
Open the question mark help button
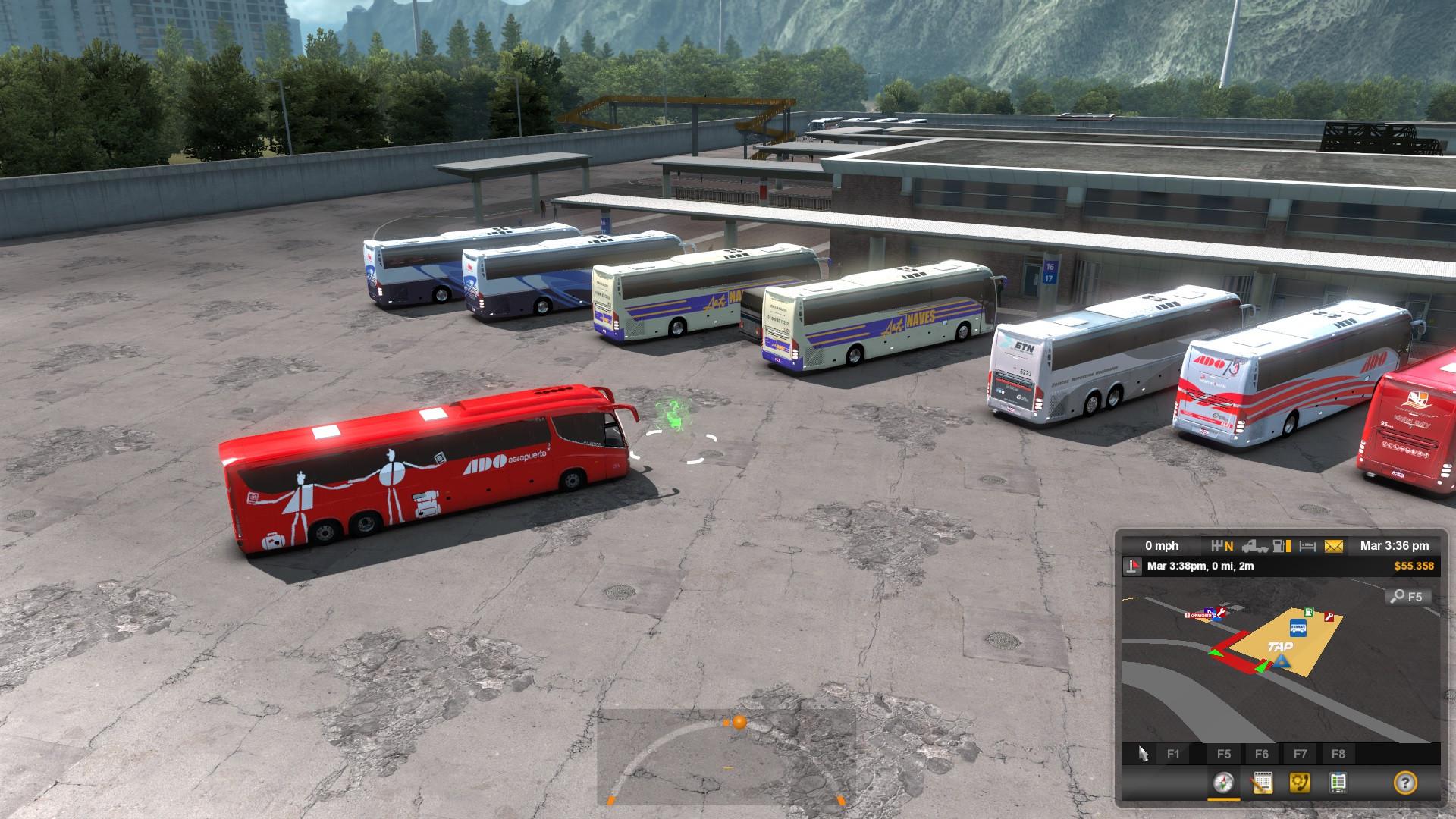click(x=1404, y=782)
